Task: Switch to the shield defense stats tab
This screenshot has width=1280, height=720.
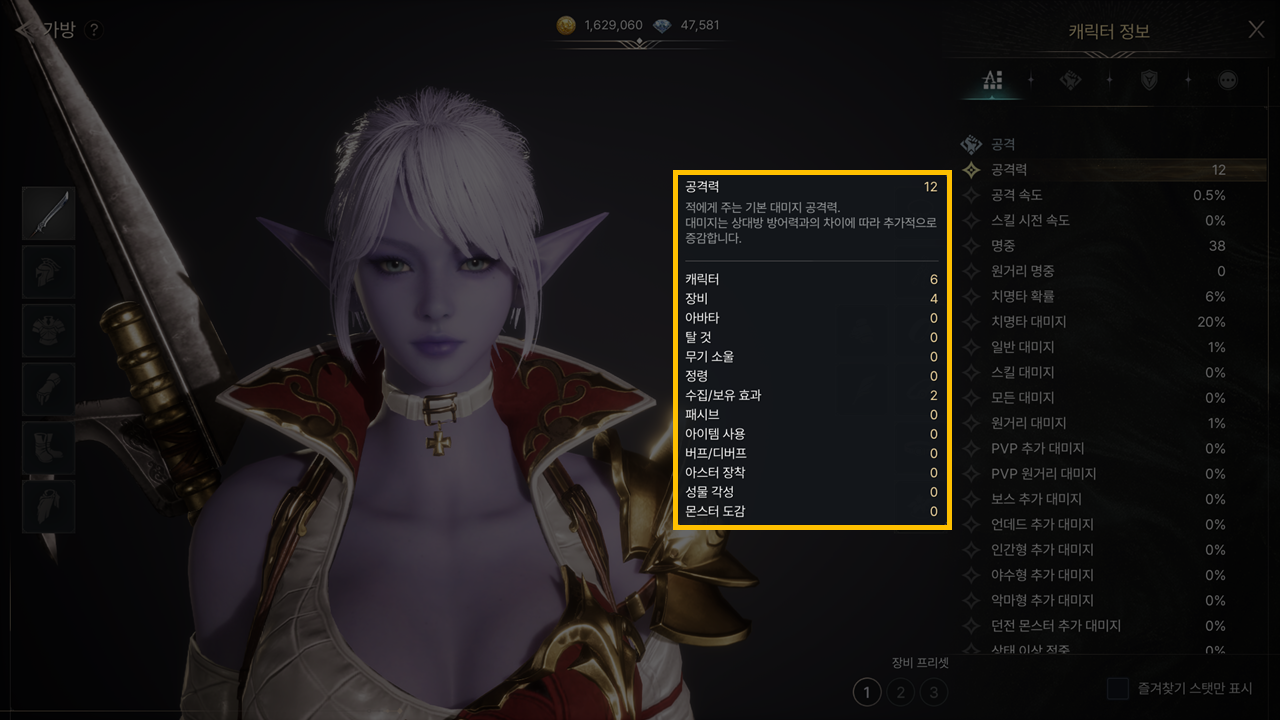Action: [1149, 80]
